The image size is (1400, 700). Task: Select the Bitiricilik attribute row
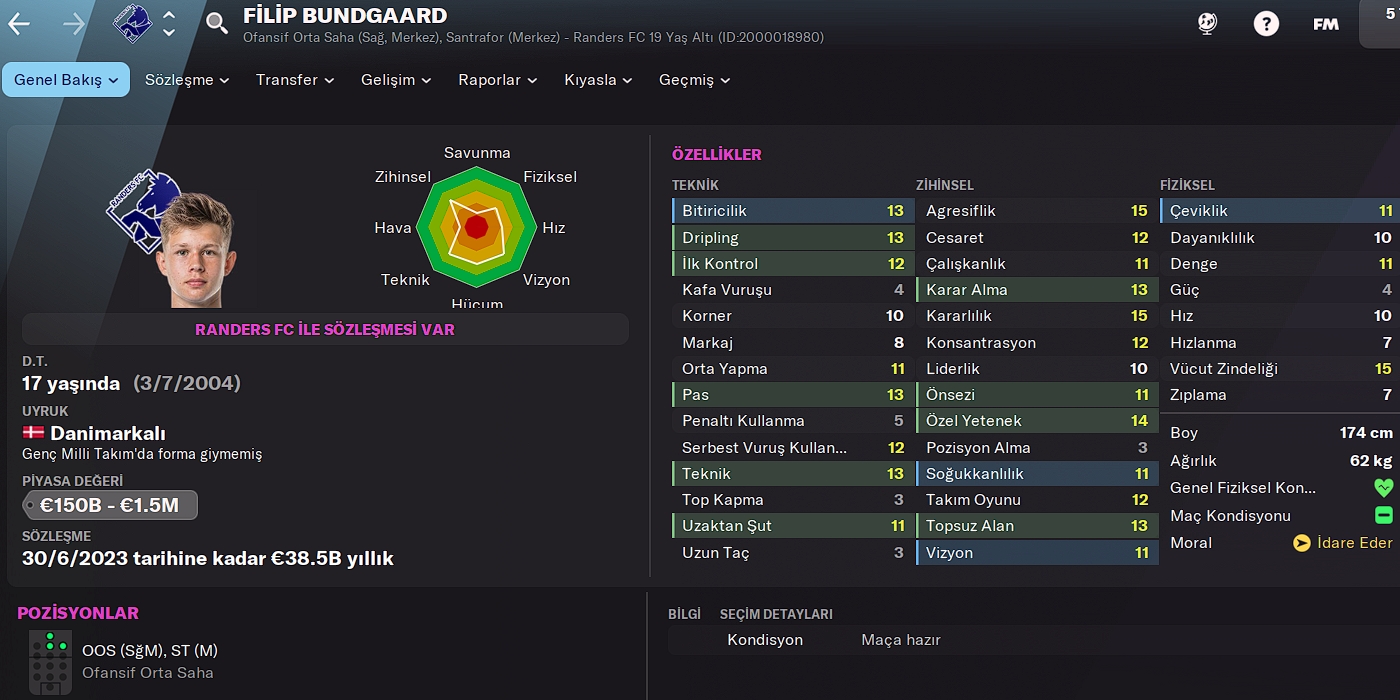792,211
